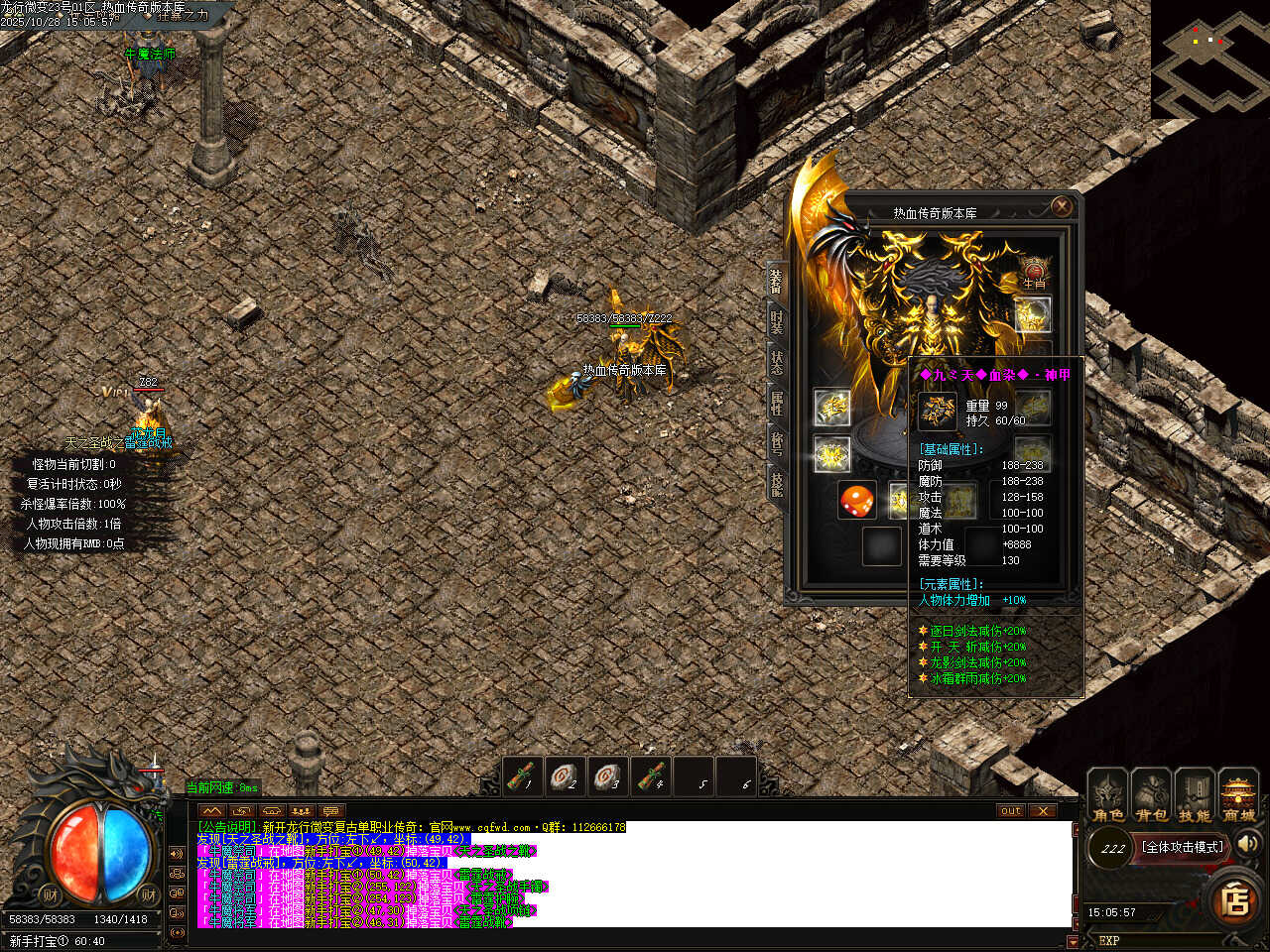Click the 生肖 zodiac button
This screenshot has width=1270, height=952.
(x=1034, y=273)
